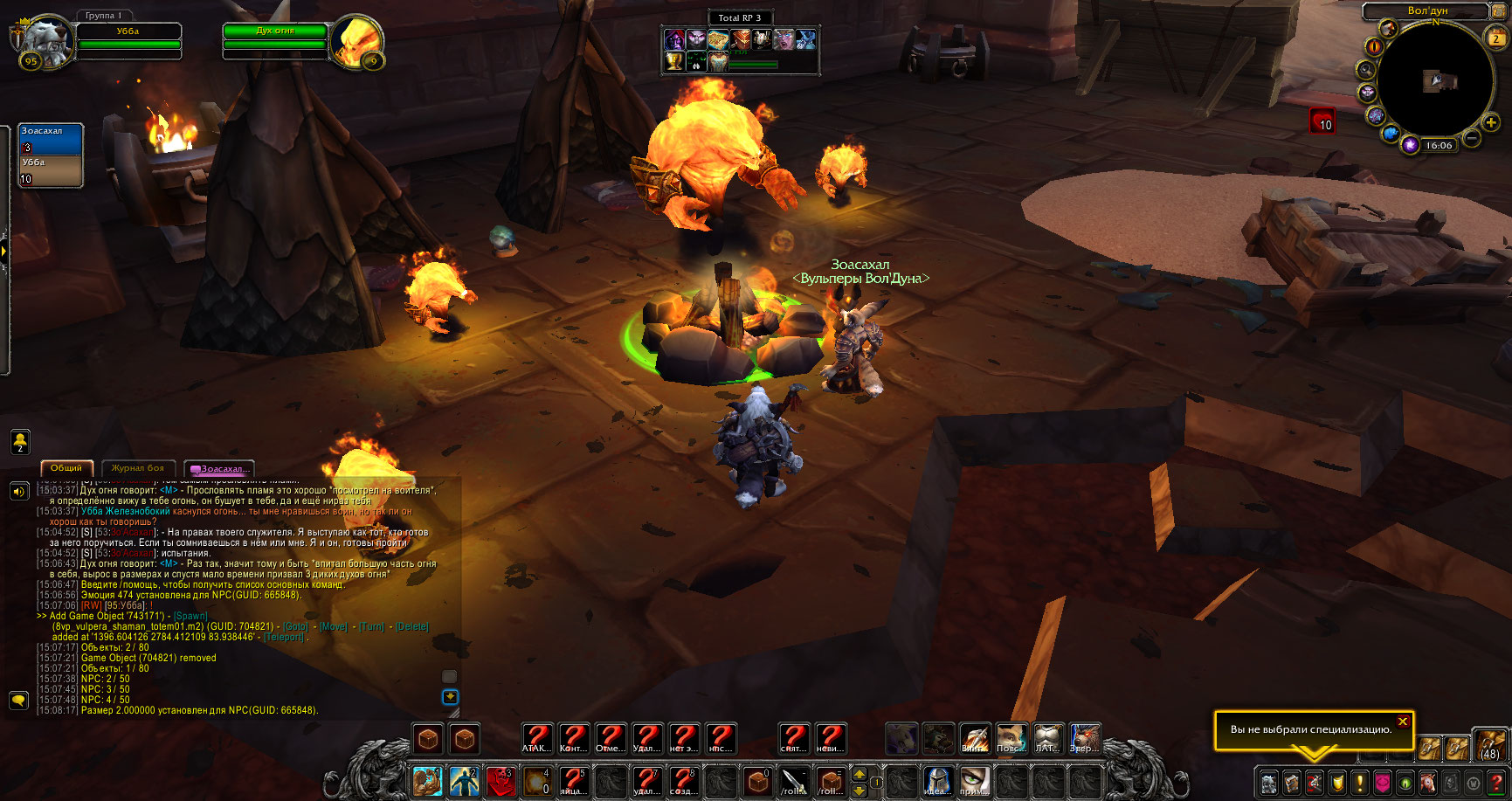Switch to next action bar page arrow
Image resolution: width=1512 pixels, height=801 pixels.
click(860, 774)
